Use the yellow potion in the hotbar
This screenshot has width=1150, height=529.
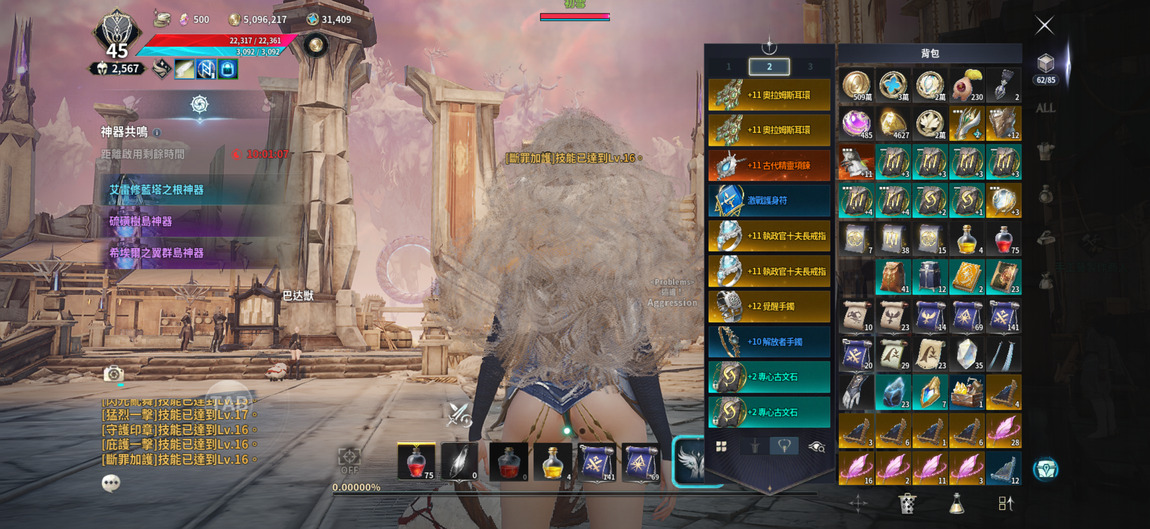[552, 462]
